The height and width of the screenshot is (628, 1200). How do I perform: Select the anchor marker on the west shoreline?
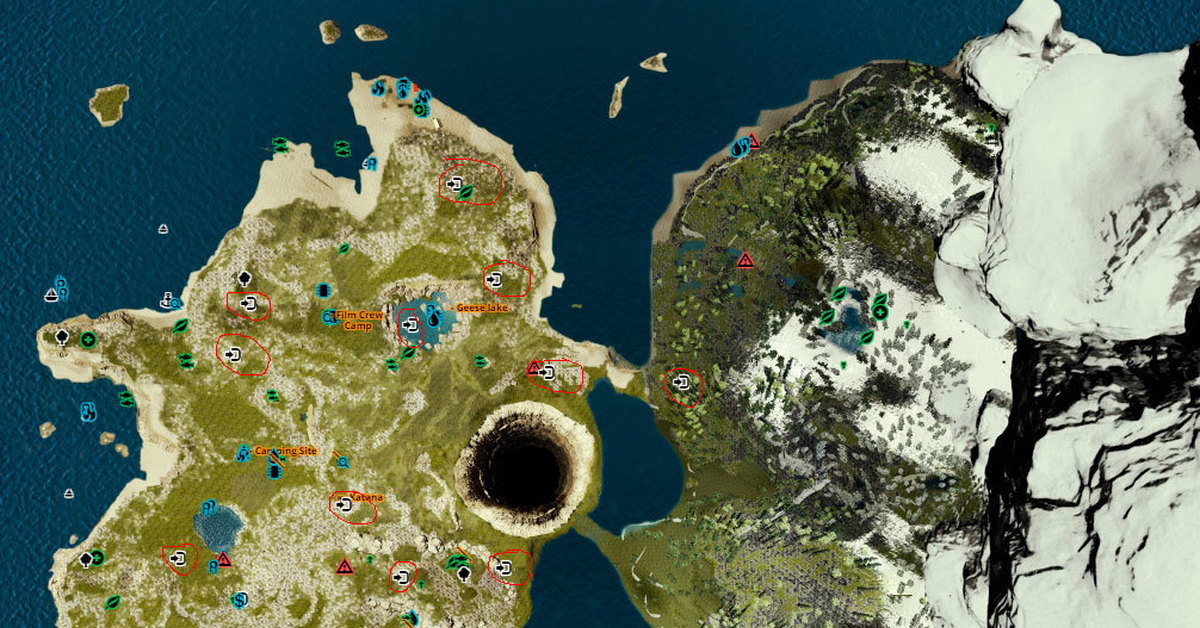click(x=166, y=298)
